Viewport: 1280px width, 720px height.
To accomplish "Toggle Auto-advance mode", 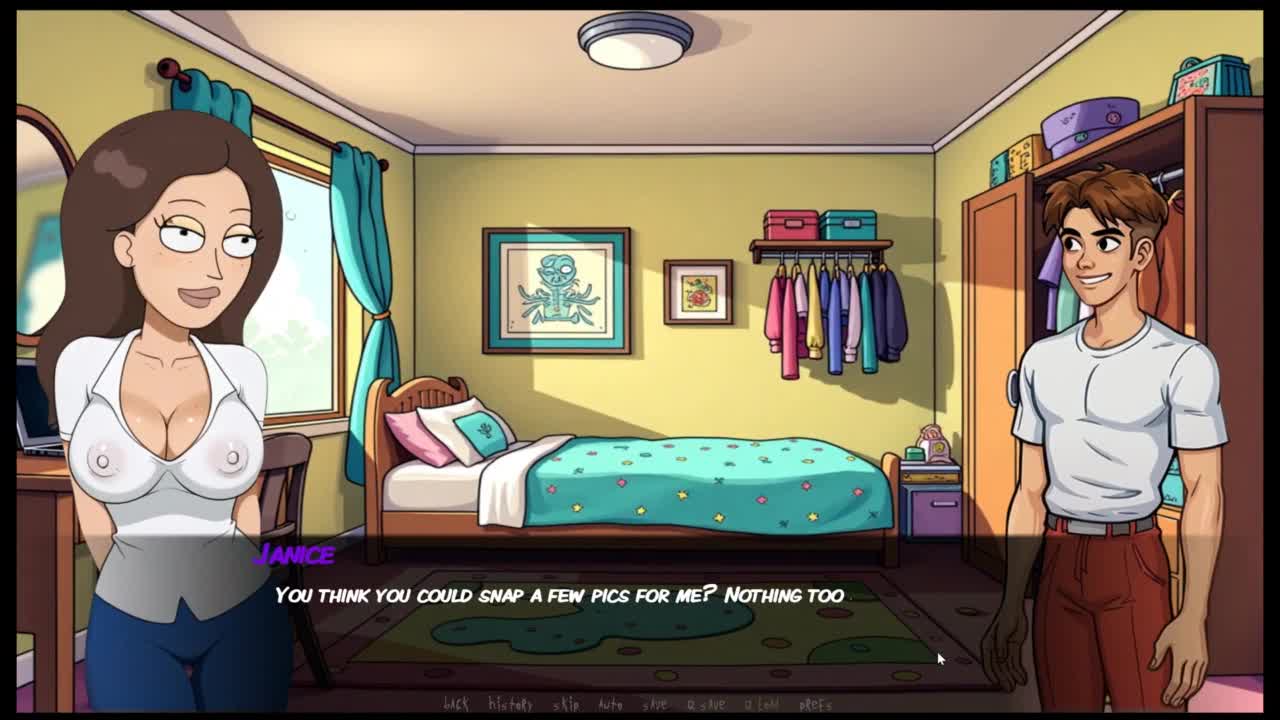I will point(610,704).
